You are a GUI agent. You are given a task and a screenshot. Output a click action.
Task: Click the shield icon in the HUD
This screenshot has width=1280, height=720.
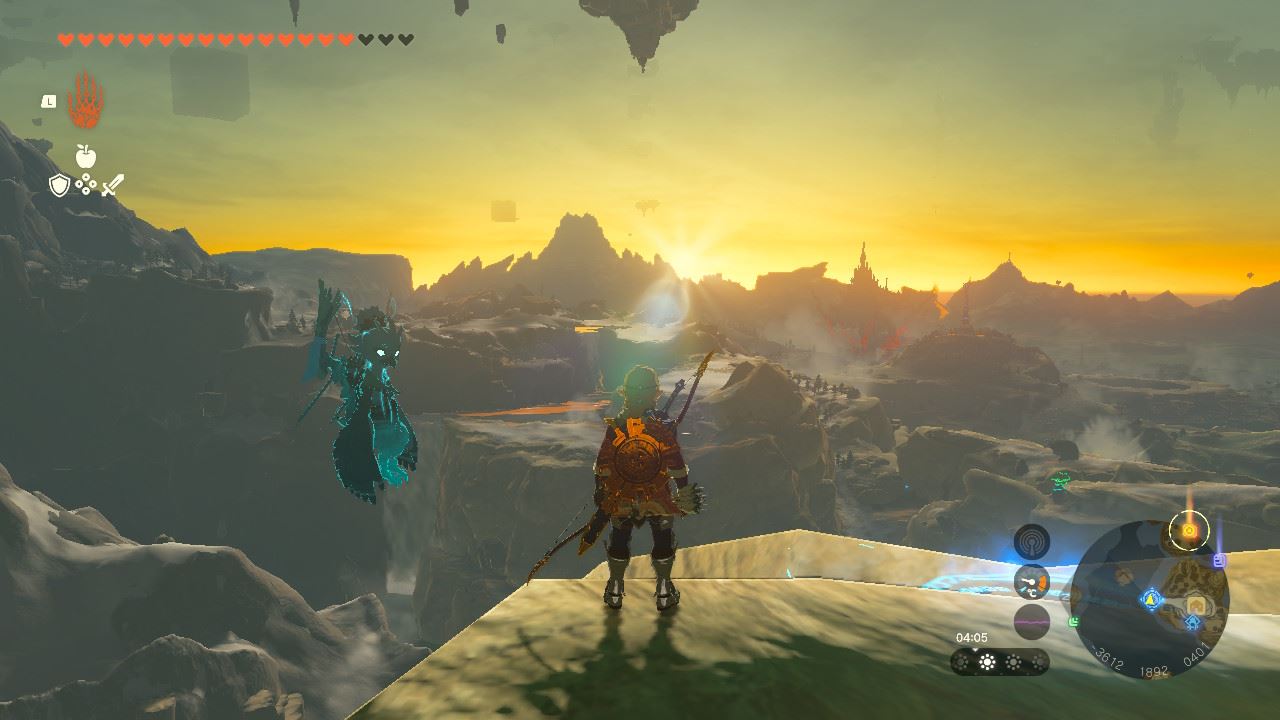coord(59,185)
